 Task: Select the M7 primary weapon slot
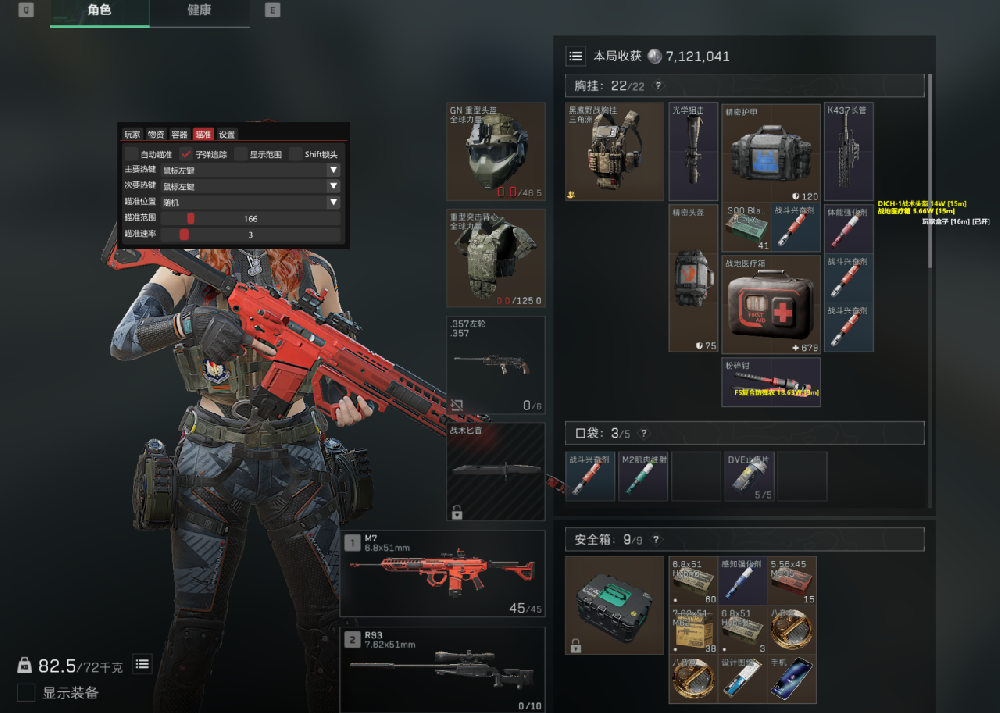pos(443,574)
